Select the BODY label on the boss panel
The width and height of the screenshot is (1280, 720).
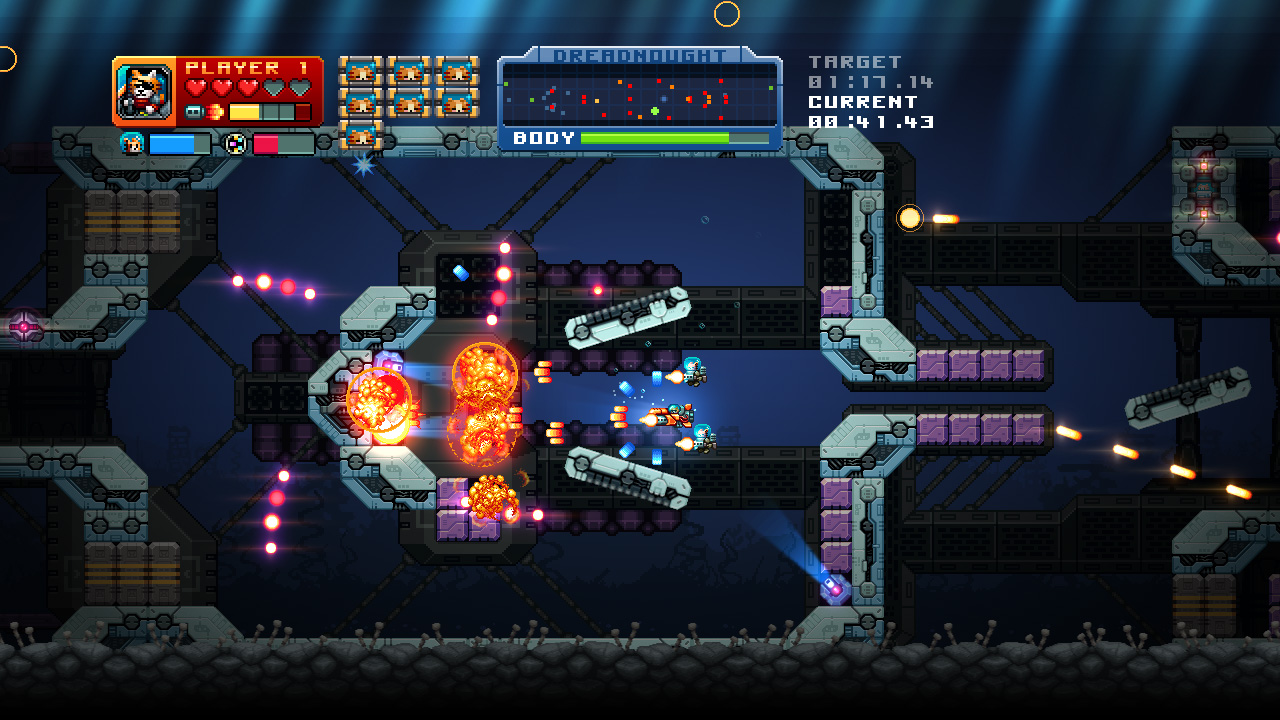pos(543,138)
